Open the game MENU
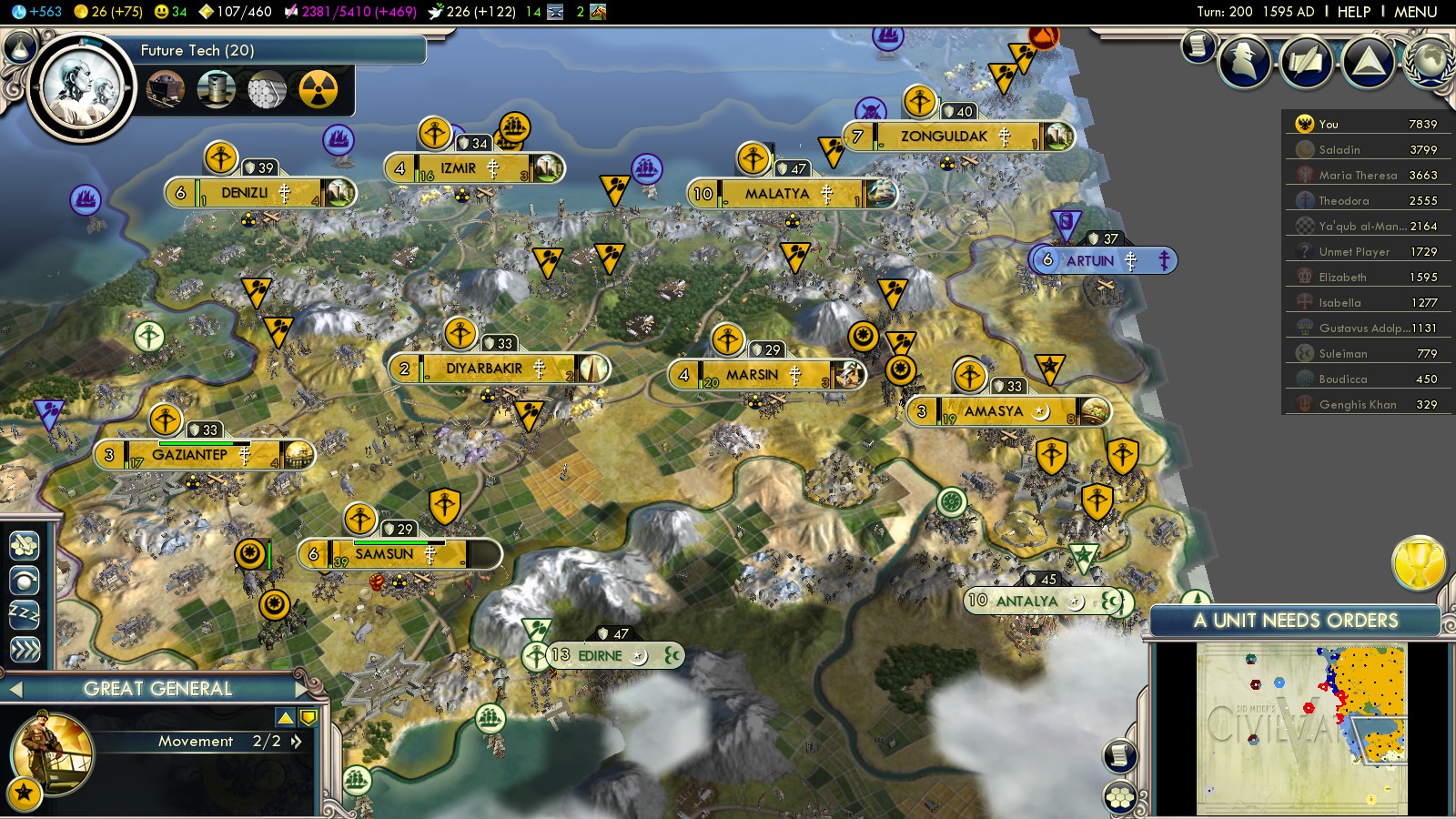Image resolution: width=1456 pixels, height=819 pixels. point(1415,12)
